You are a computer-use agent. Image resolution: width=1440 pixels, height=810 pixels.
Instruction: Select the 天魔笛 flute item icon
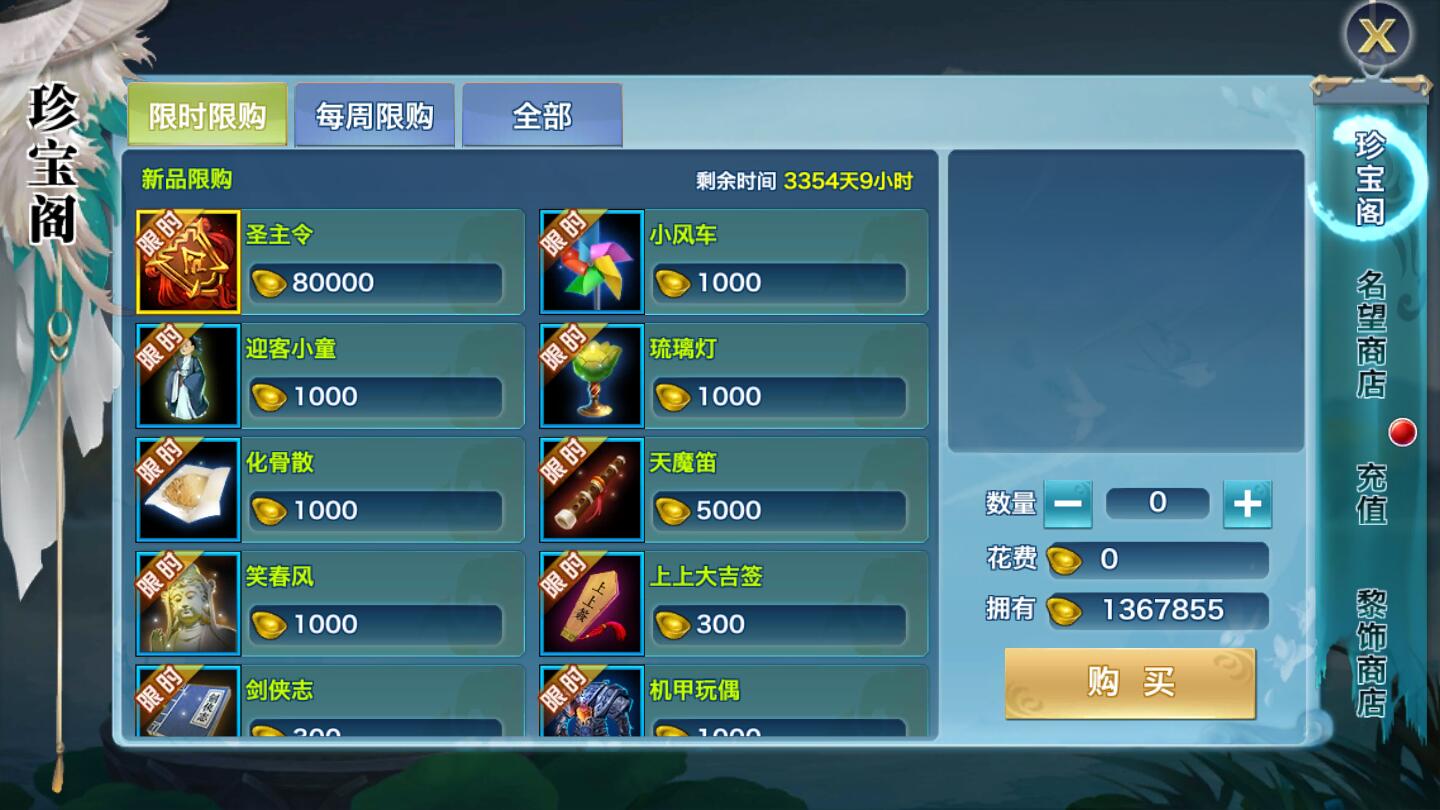[x=591, y=490]
